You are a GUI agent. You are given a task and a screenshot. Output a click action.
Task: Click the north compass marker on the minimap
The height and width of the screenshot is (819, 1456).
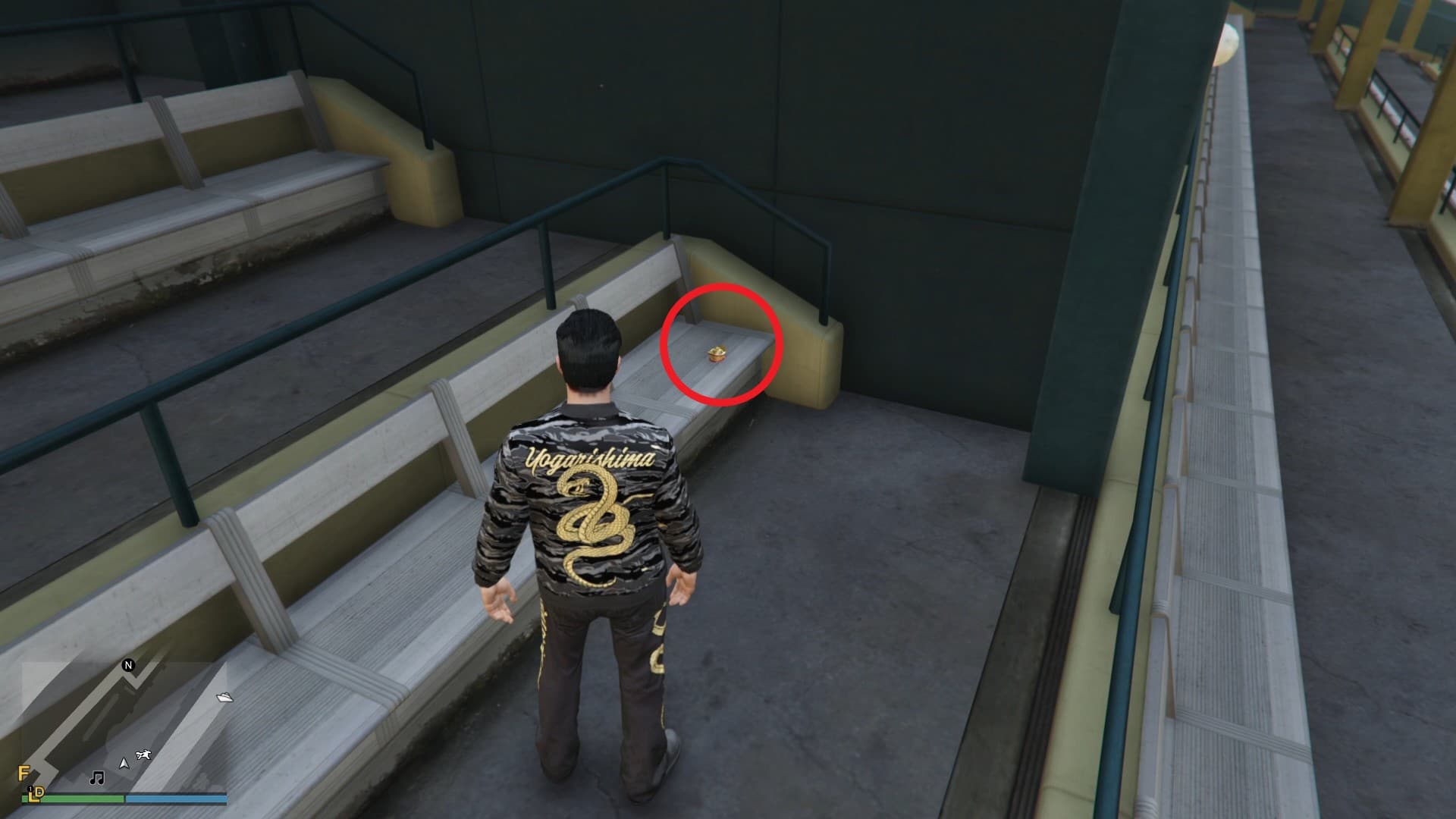tap(128, 666)
